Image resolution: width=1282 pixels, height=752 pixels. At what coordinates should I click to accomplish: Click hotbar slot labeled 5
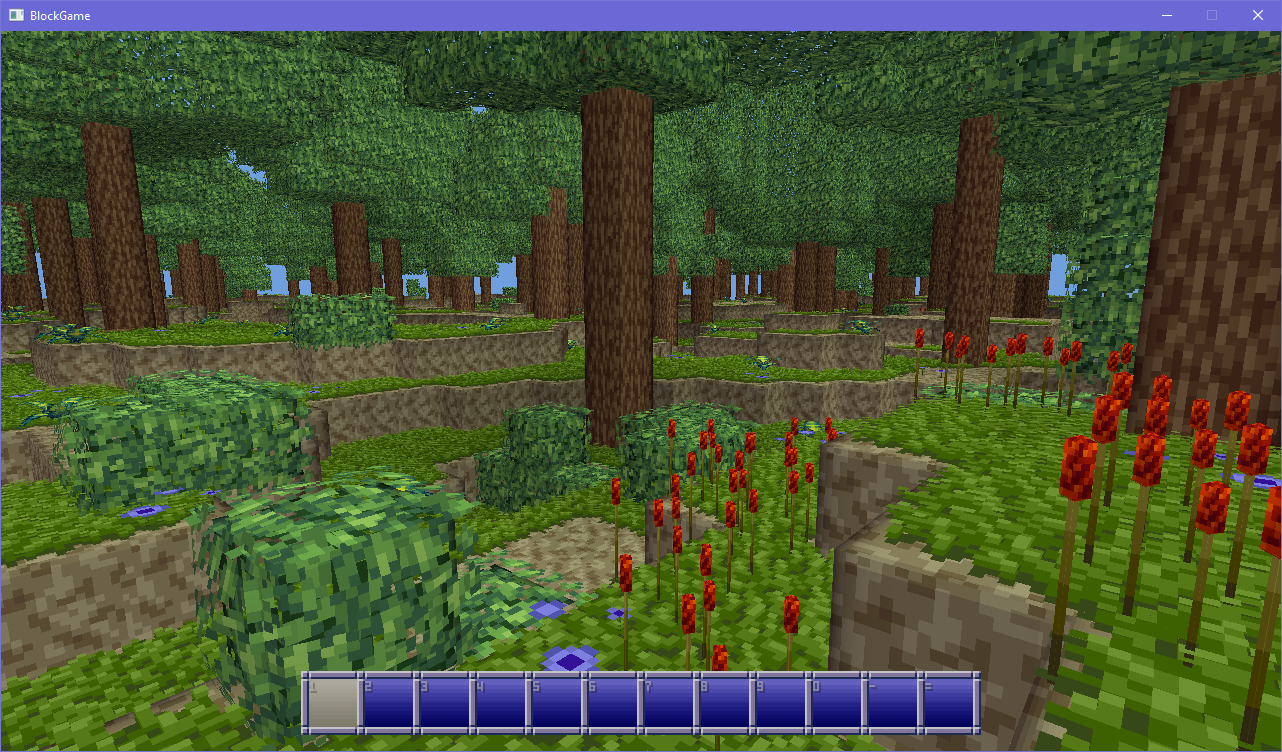coord(556,702)
